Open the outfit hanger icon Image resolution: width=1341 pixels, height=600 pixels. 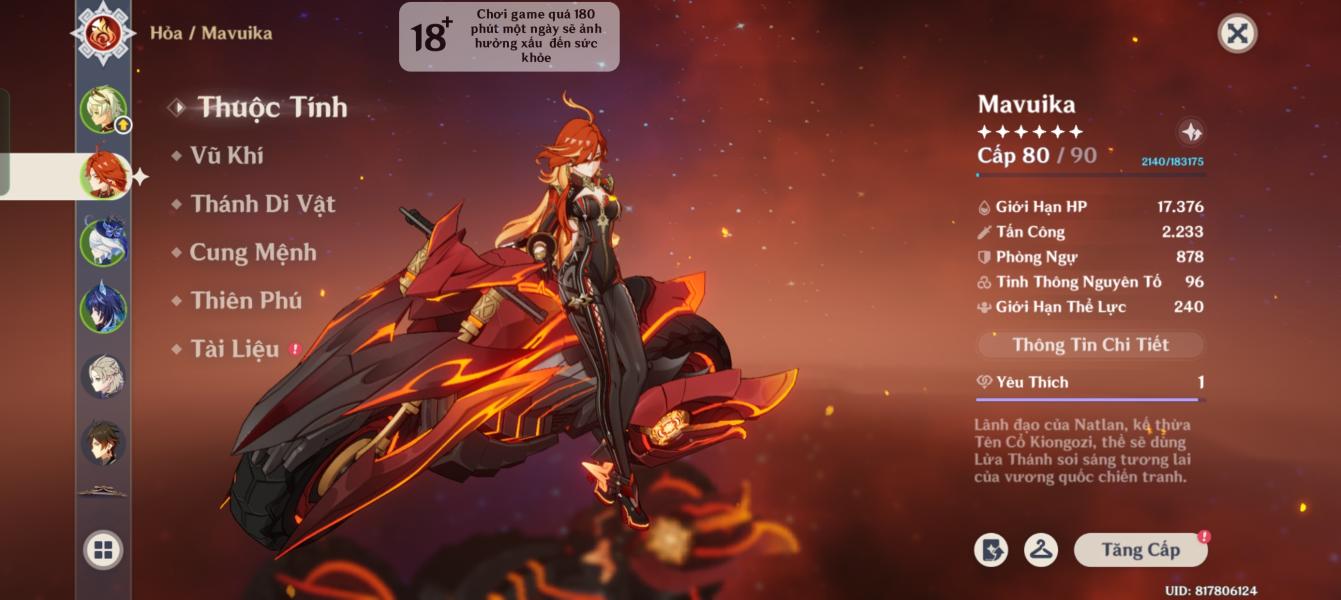[x=1041, y=550]
